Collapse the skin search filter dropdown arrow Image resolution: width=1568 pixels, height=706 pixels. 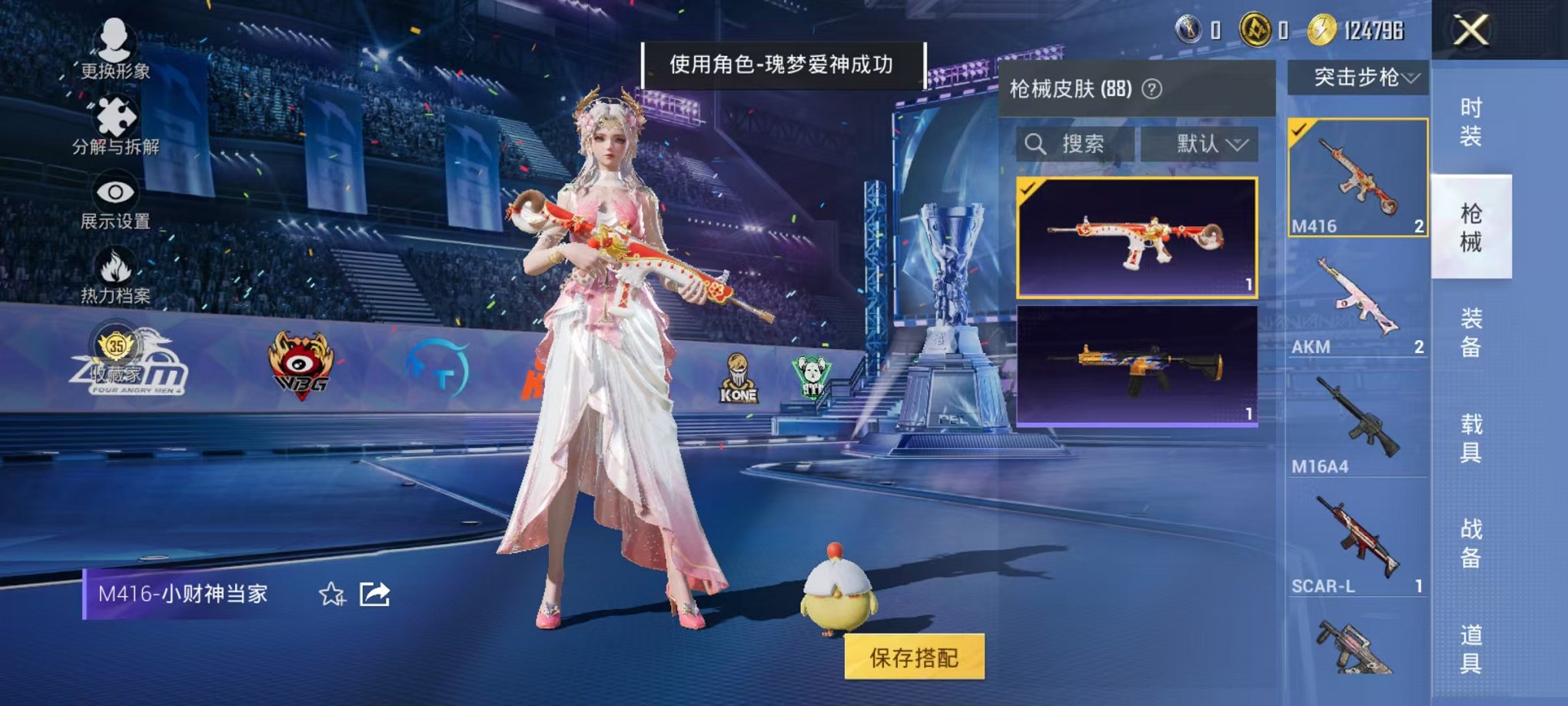[1238, 145]
